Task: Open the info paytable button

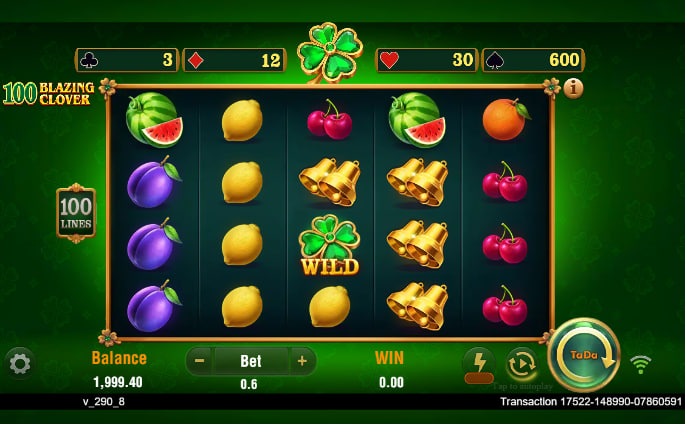Action: tap(574, 88)
